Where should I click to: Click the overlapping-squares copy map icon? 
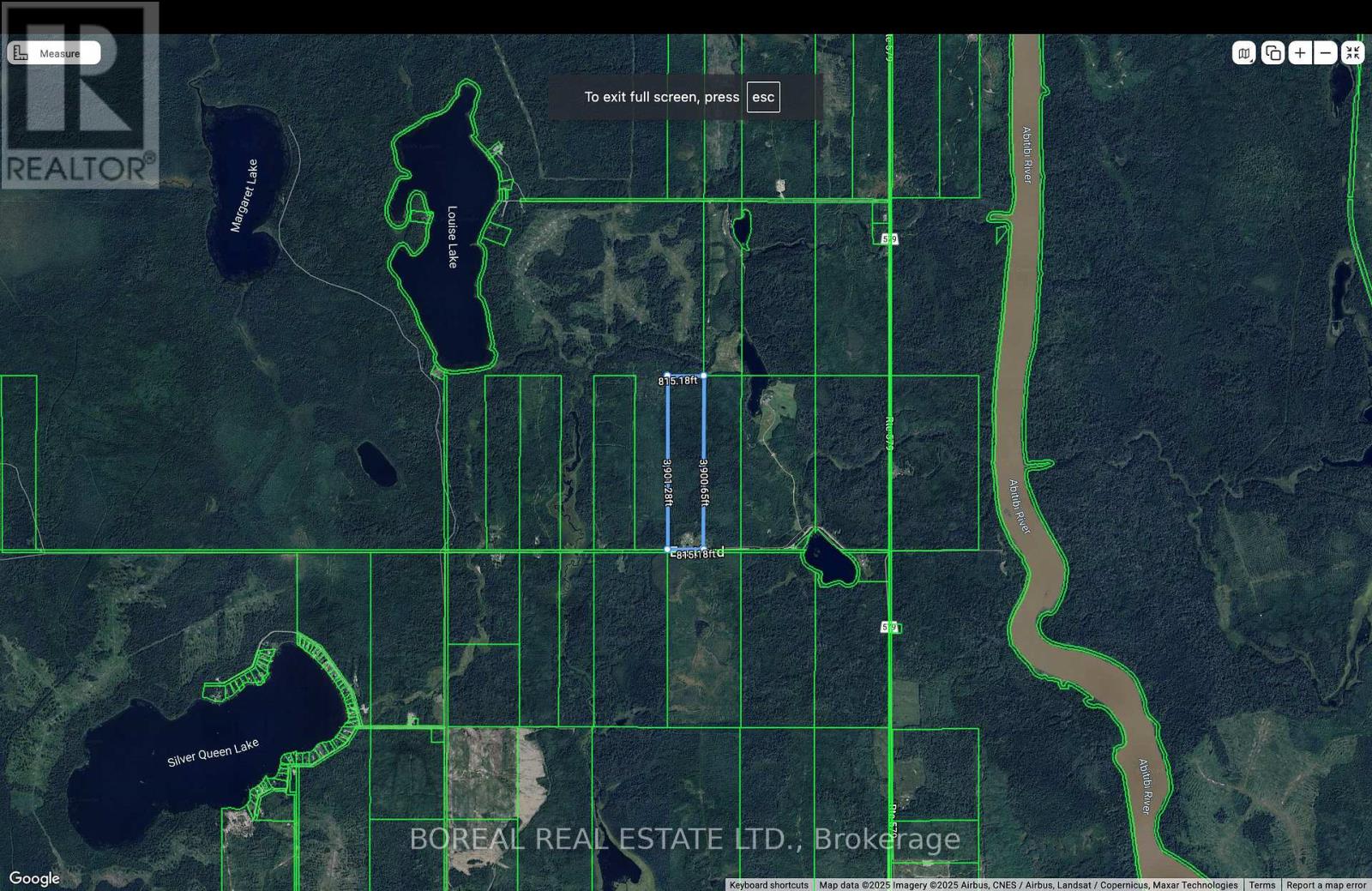click(1273, 52)
